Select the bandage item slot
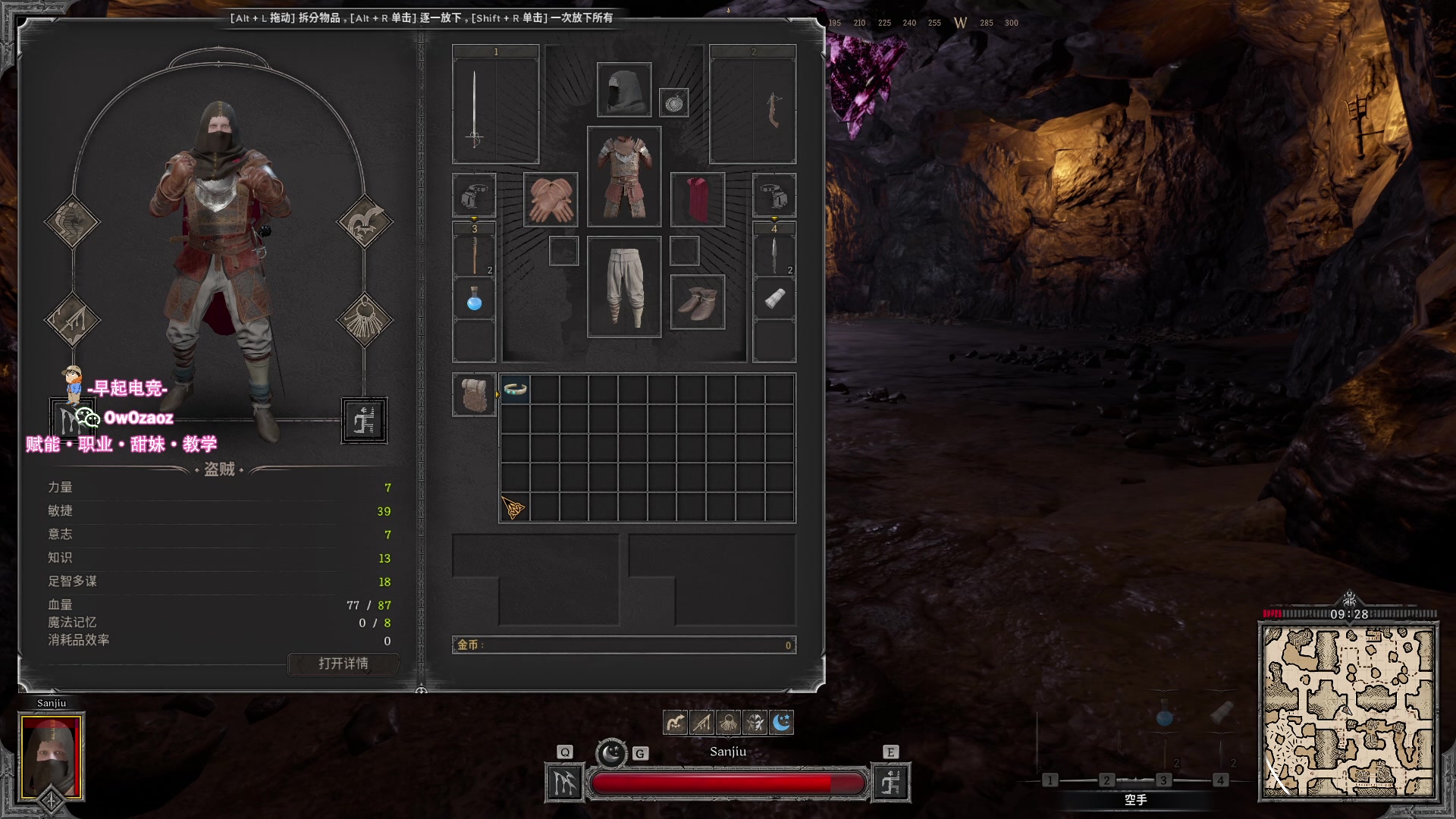The image size is (1456, 819). (773, 299)
